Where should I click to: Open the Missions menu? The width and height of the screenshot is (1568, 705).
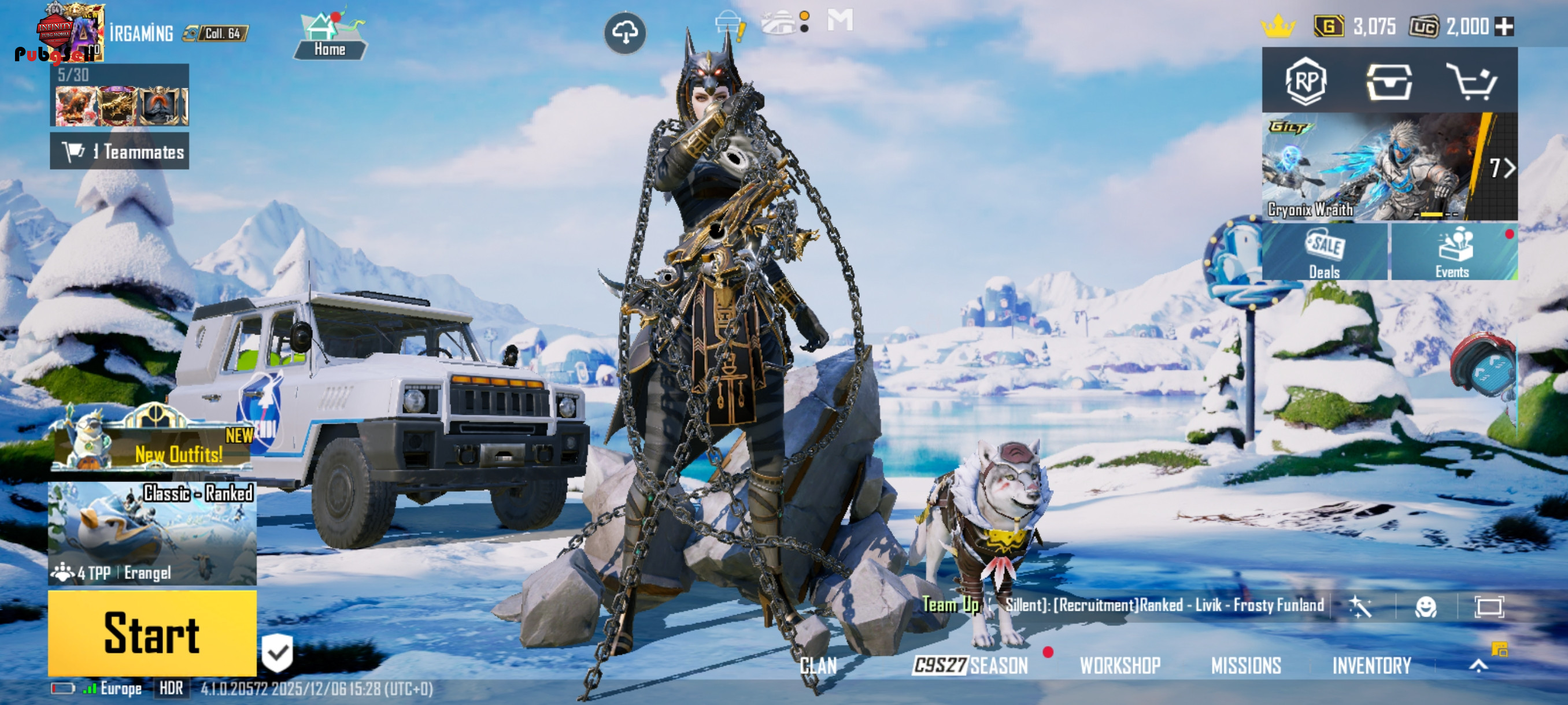[1246, 666]
